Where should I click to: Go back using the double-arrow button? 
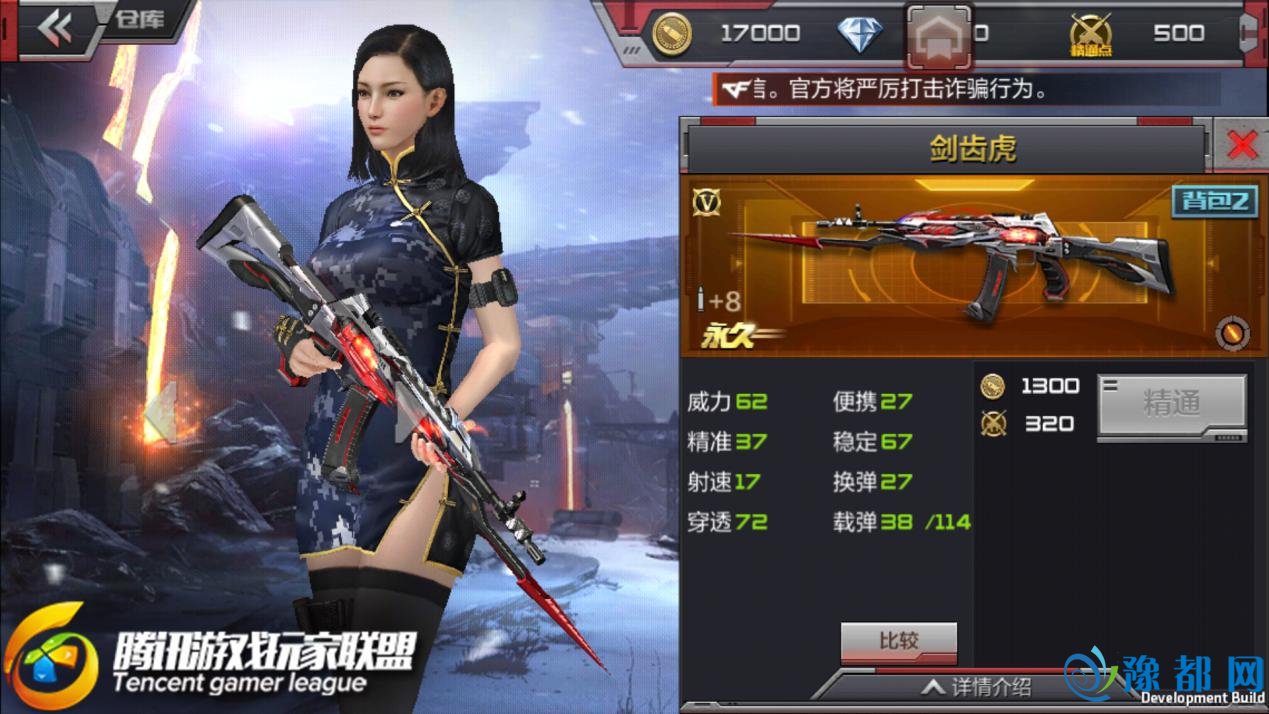[55, 29]
